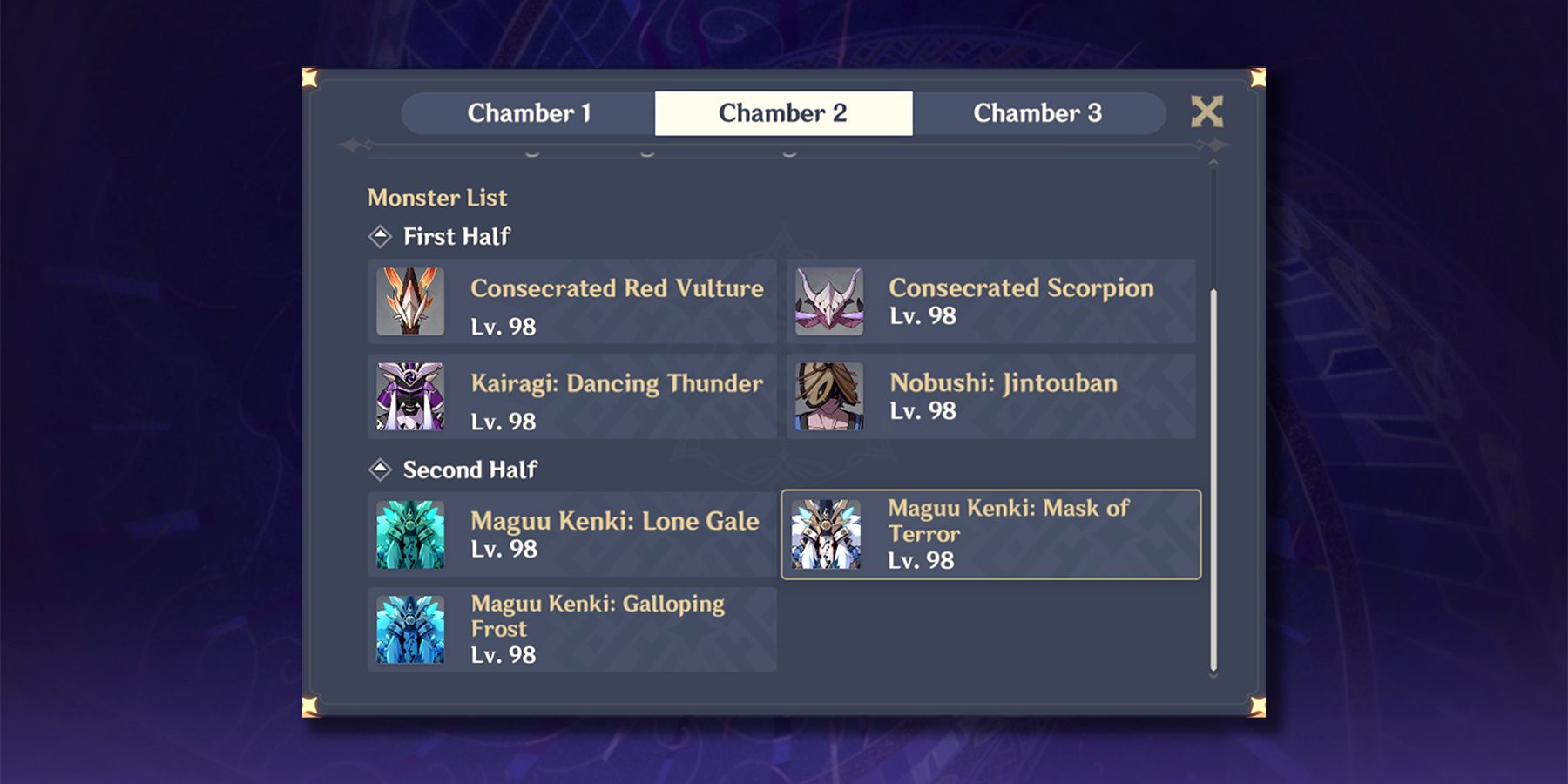This screenshot has width=1568, height=784.
Task: Select the Maguu Kenki: Lone Gale icon
Action: (409, 533)
